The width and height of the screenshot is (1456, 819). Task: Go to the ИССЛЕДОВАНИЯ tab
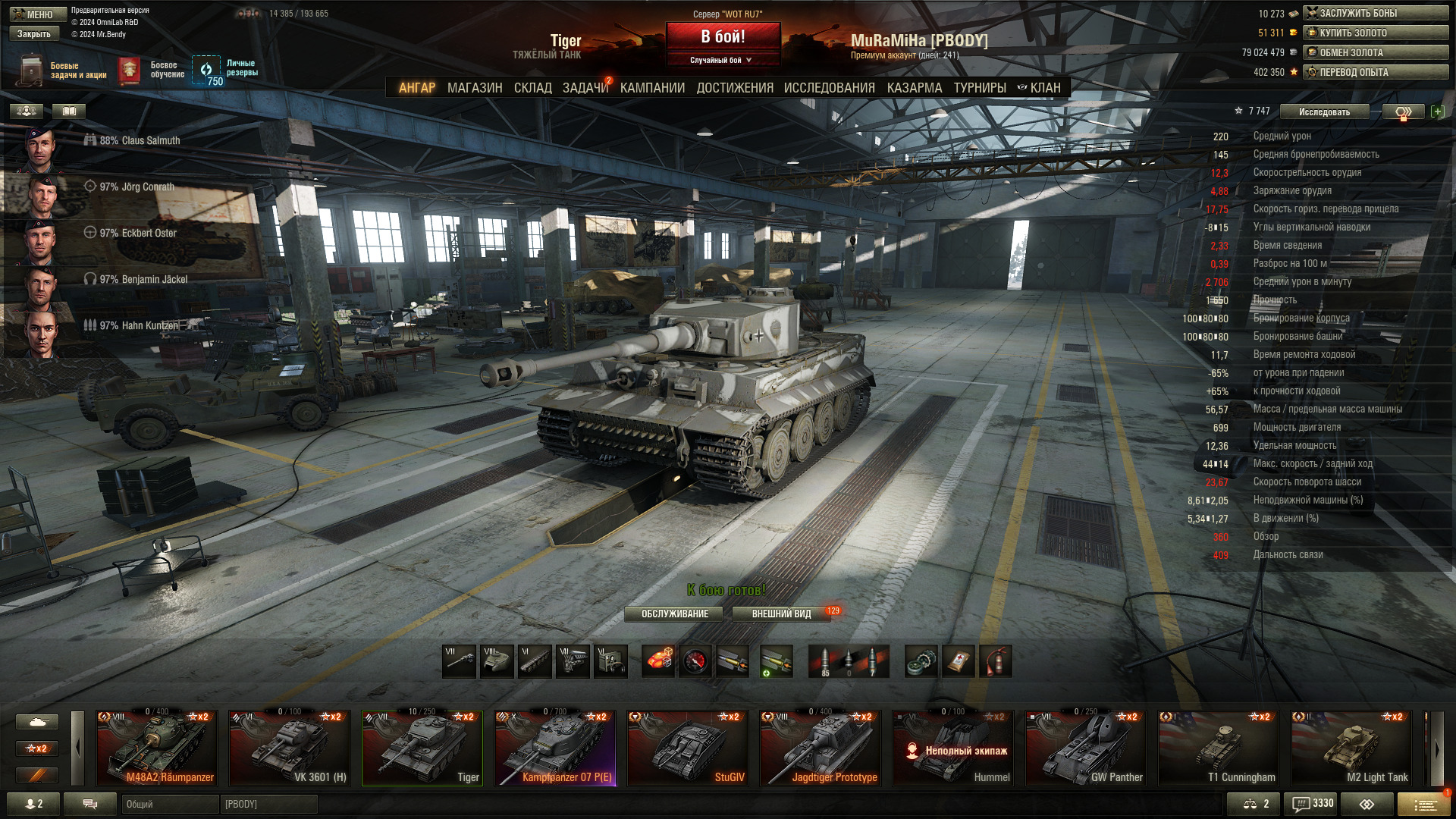tap(829, 88)
